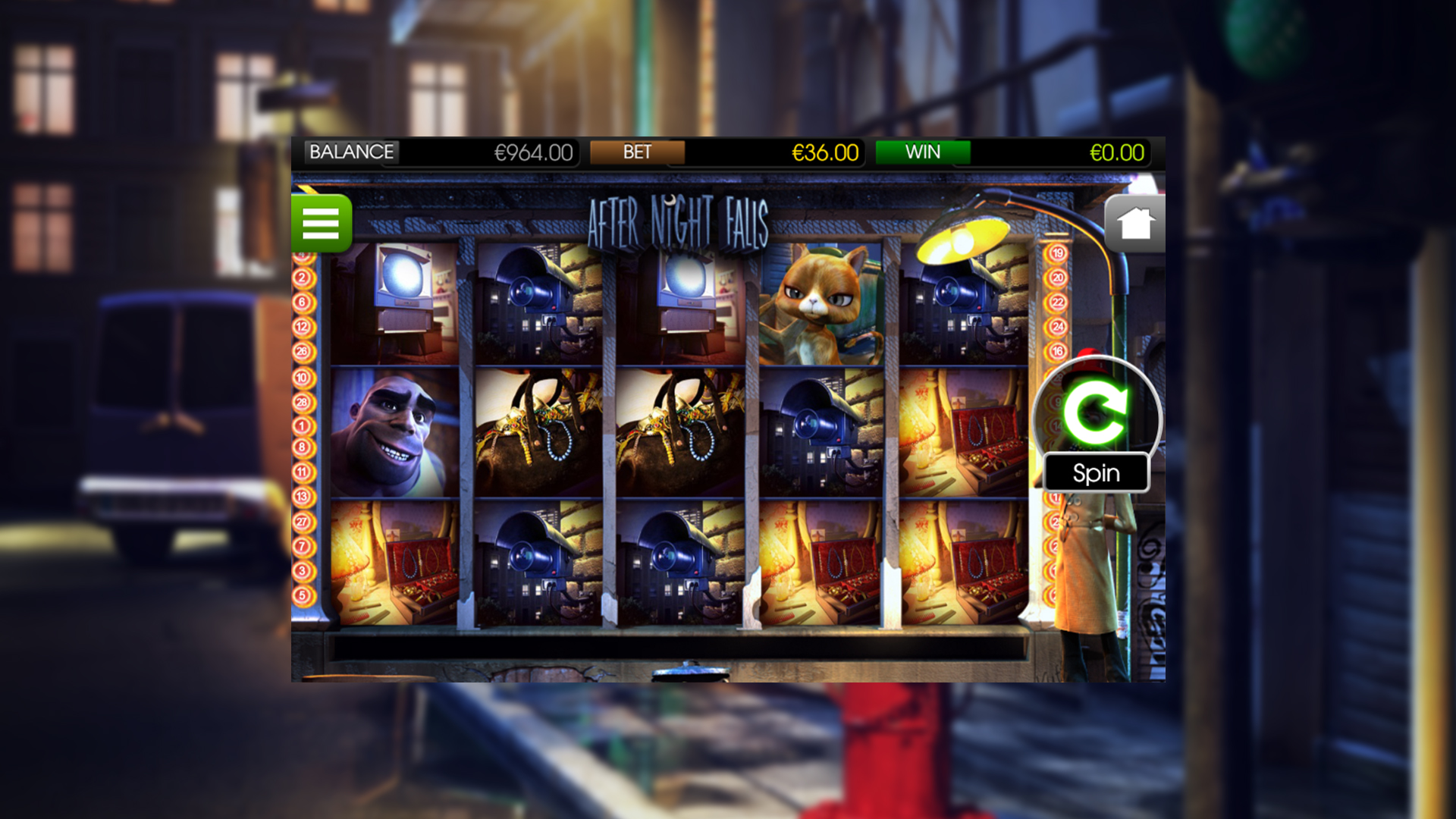This screenshot has width=1456, height=819.
Task: Choose payline marker number 5
Action: (x=302, y=595)
